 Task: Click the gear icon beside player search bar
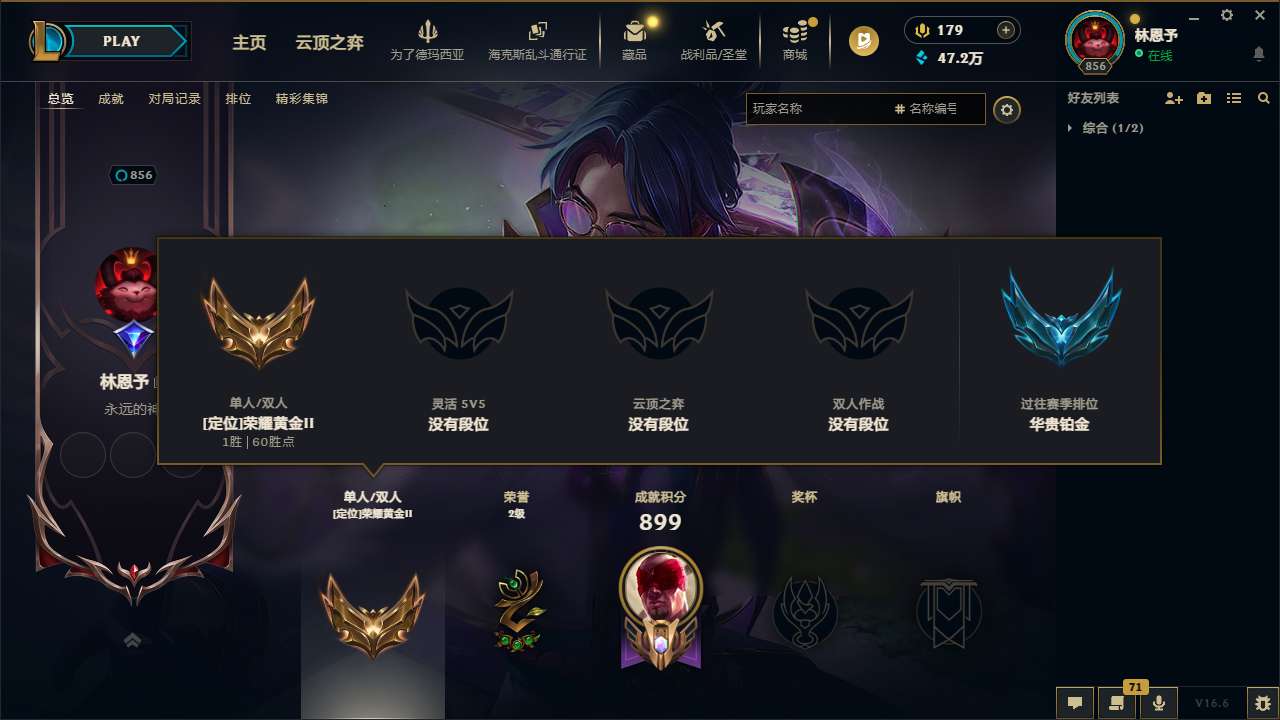pos(1007,110)
